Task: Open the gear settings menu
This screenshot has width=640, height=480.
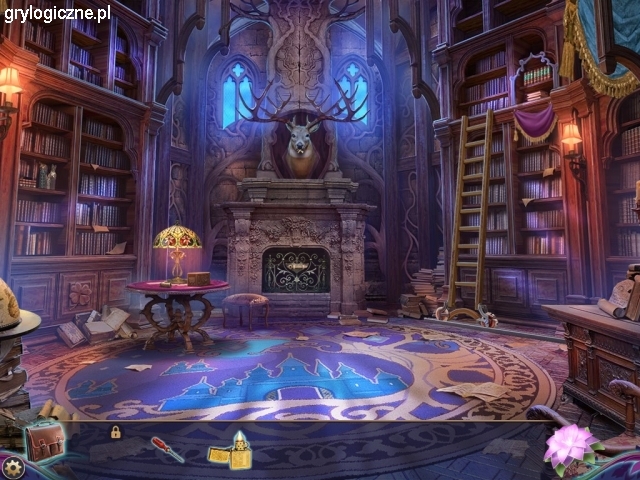Action: [13, 467]
